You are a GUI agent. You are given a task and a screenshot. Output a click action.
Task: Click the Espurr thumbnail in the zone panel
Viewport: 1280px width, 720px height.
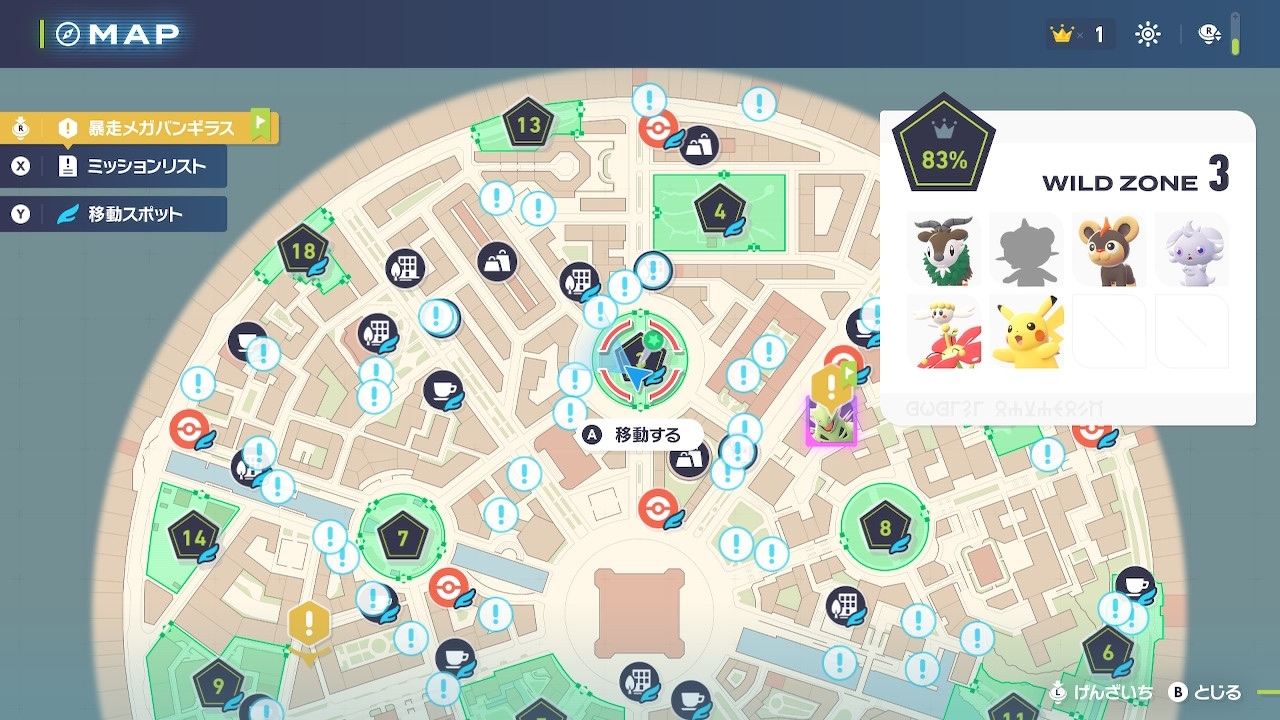click(x=1191, y=249)
